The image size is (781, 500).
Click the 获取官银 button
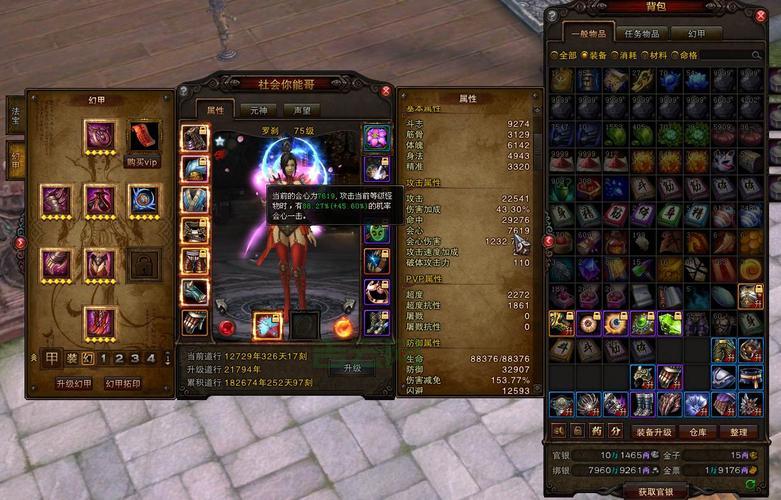[655, 492]
